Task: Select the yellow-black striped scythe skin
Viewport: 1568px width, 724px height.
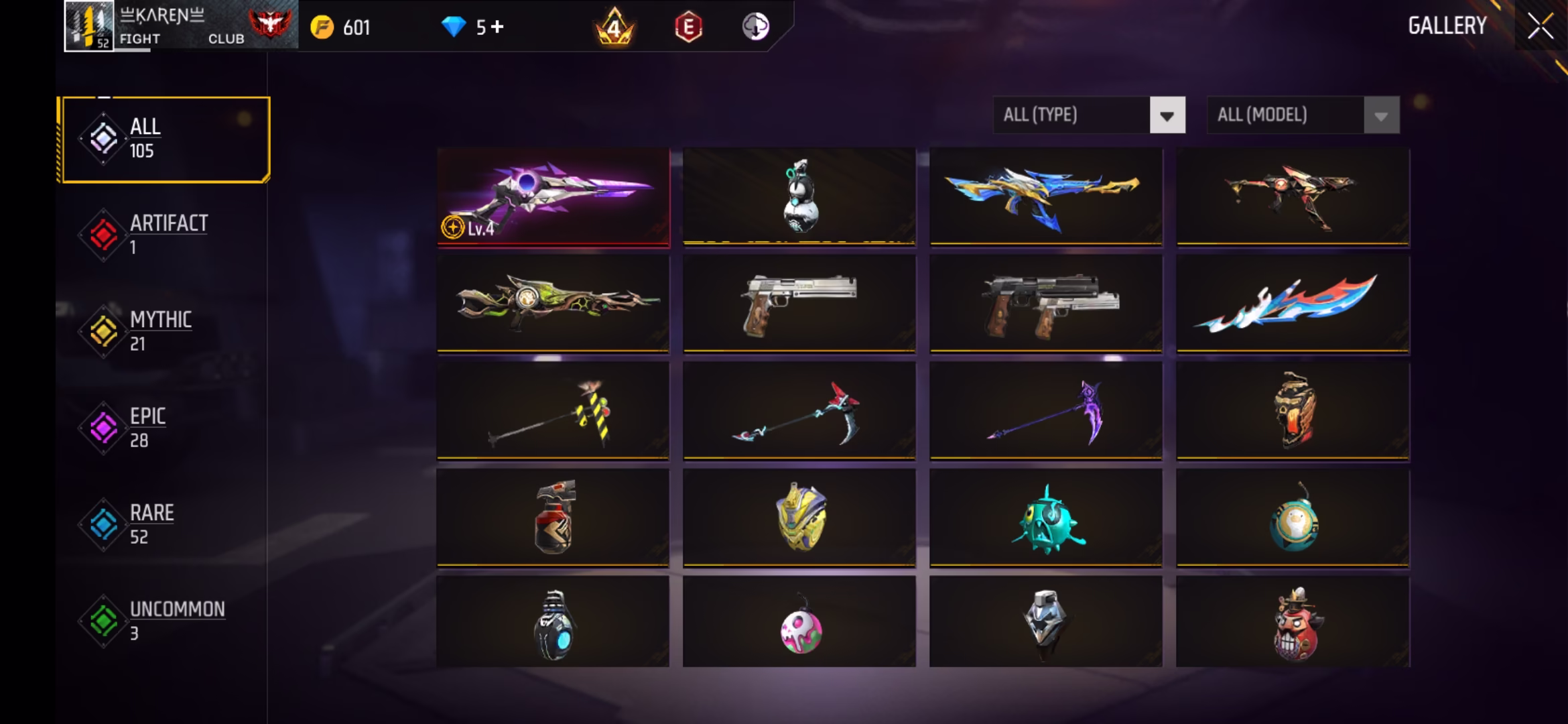Action: point(553,410)
